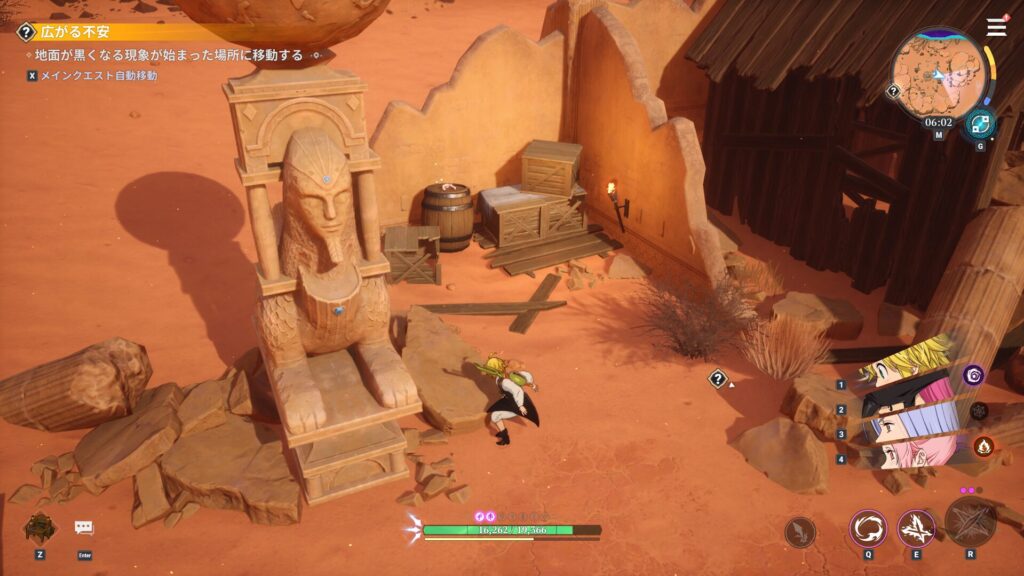Activate the purple swirl icon beside the portraits
This screenshot has height=576, width=1024.
(973, 375)
